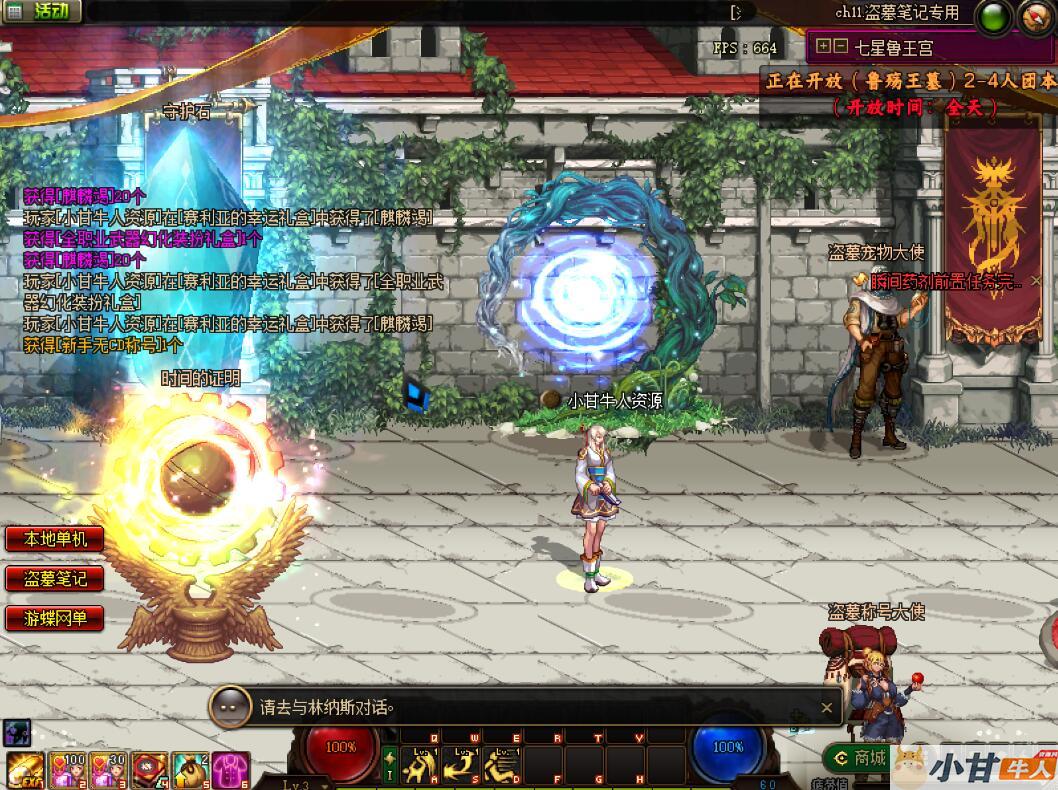Use the potion with 100 count
1058x790 pixels.
tap(67, 770)
